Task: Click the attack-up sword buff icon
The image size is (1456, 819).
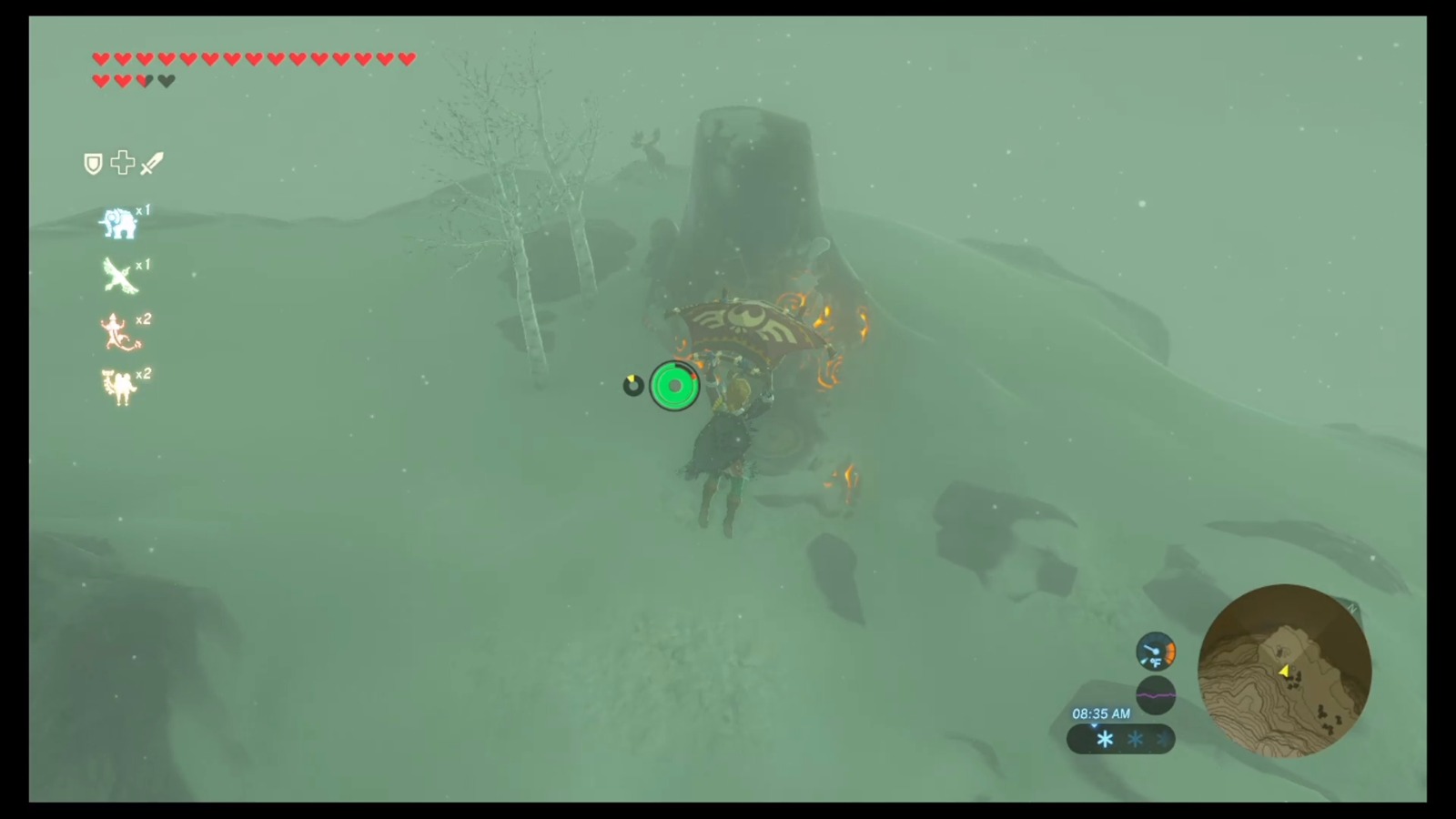Action: 151,162
